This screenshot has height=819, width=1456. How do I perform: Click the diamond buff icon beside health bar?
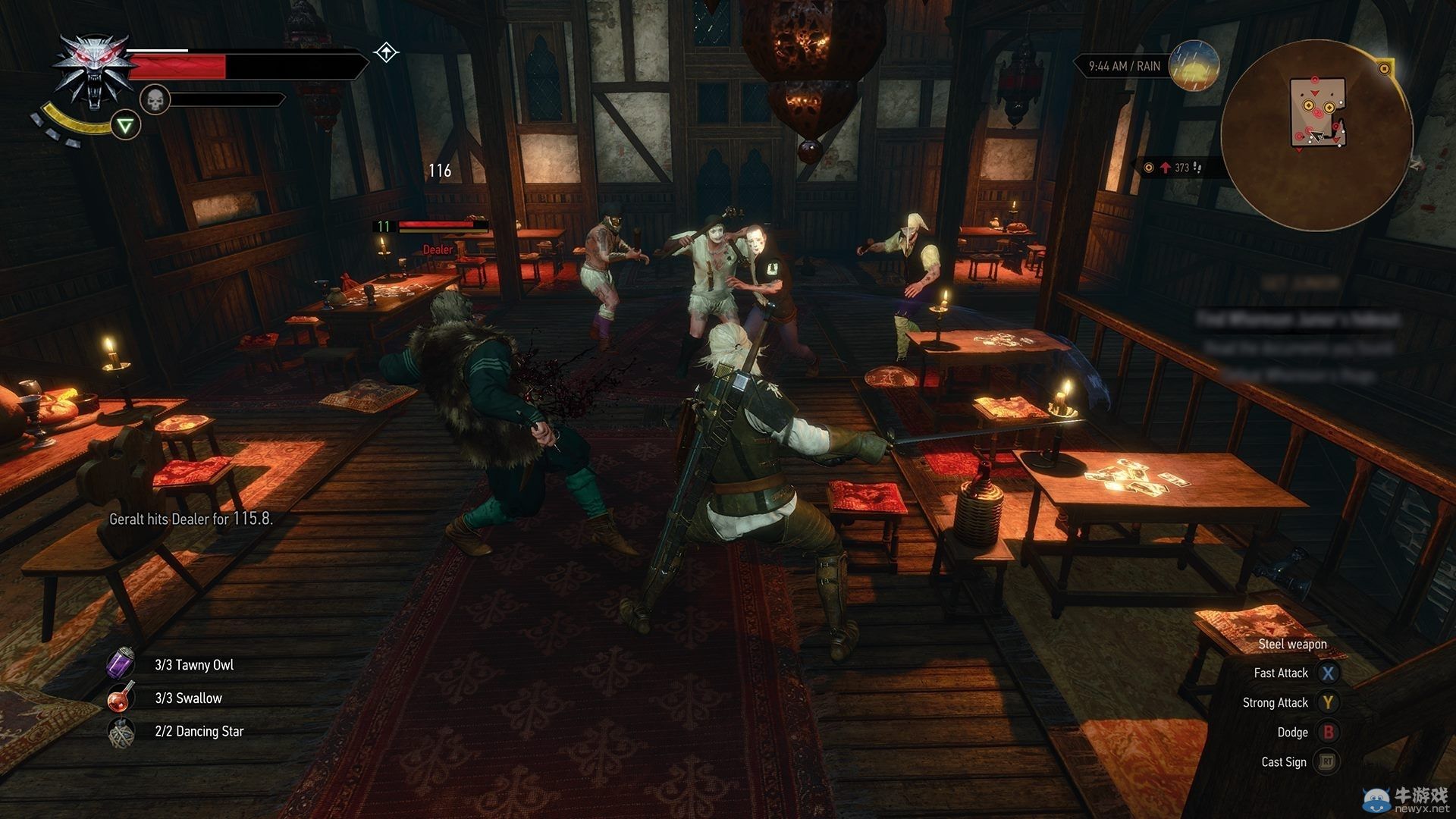click(x=386, y=52)
